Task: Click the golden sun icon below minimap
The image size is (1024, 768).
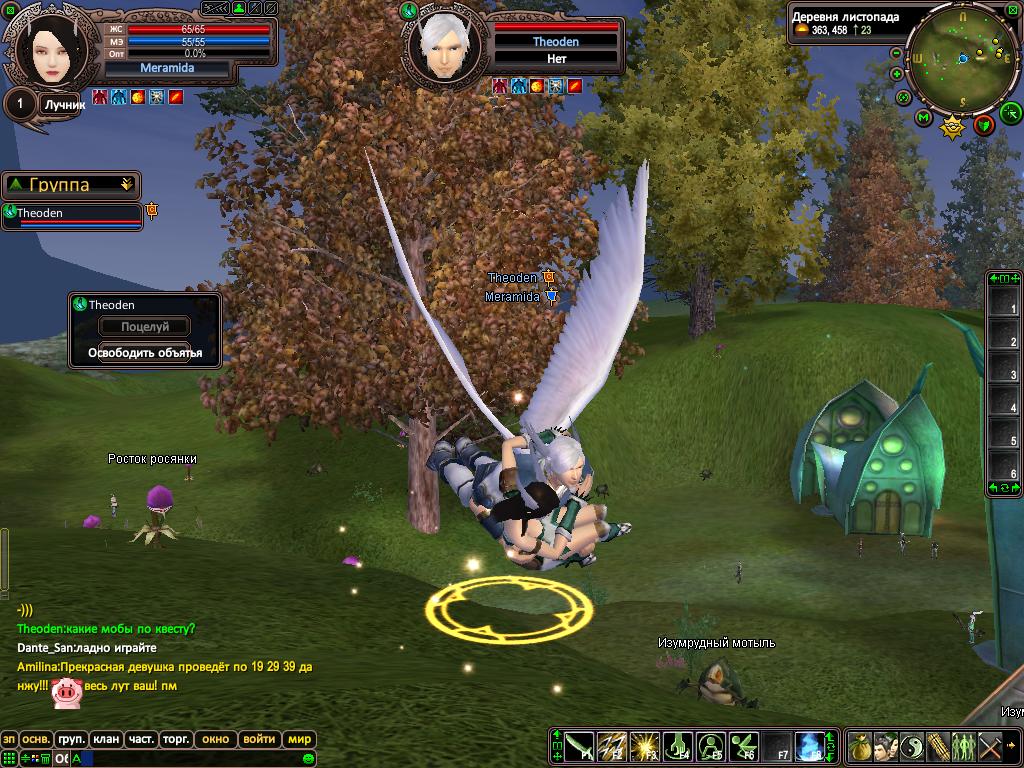Action: (x=952, y=127)
